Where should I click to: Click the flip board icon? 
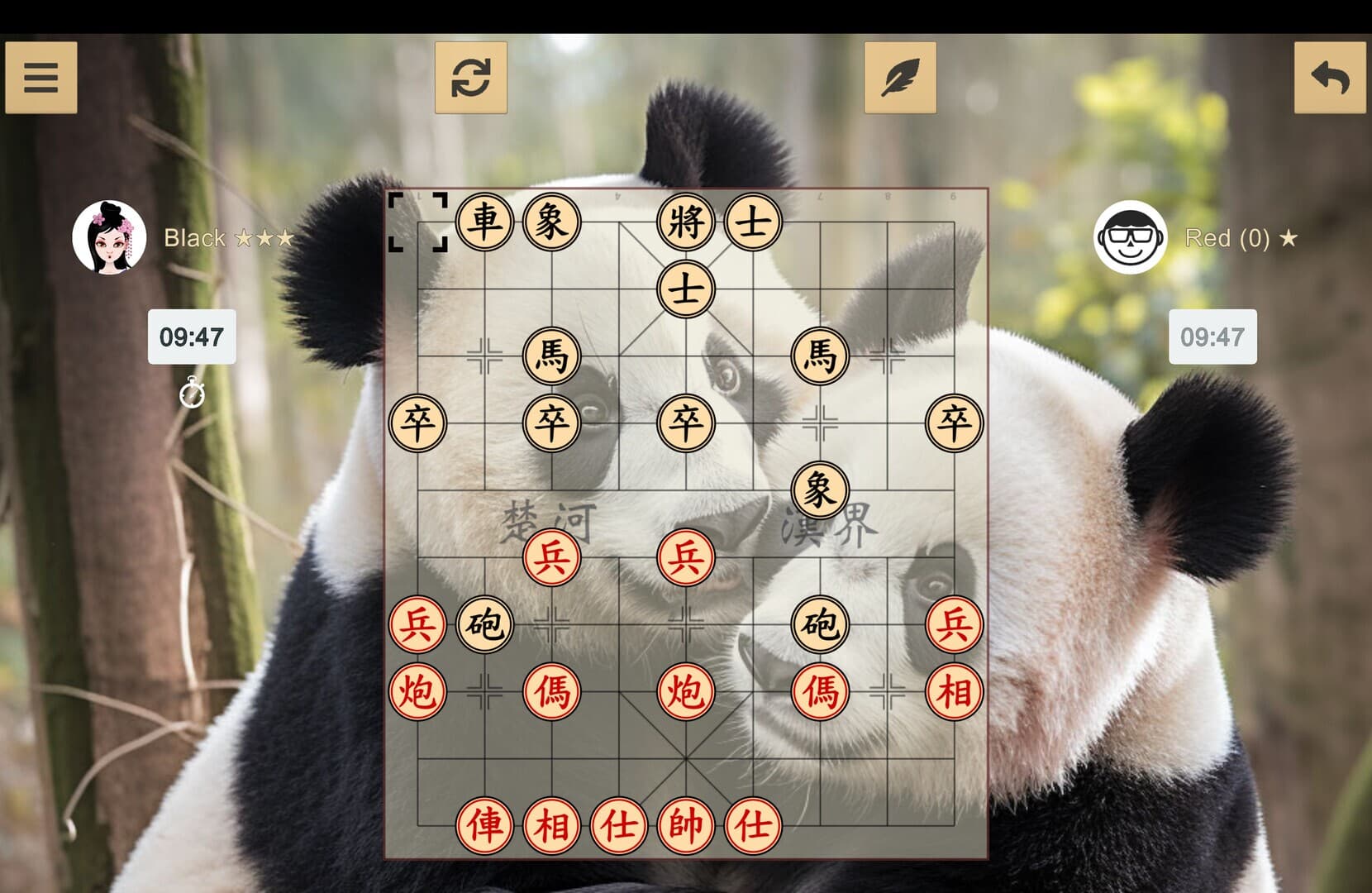[x=471, y=77]
